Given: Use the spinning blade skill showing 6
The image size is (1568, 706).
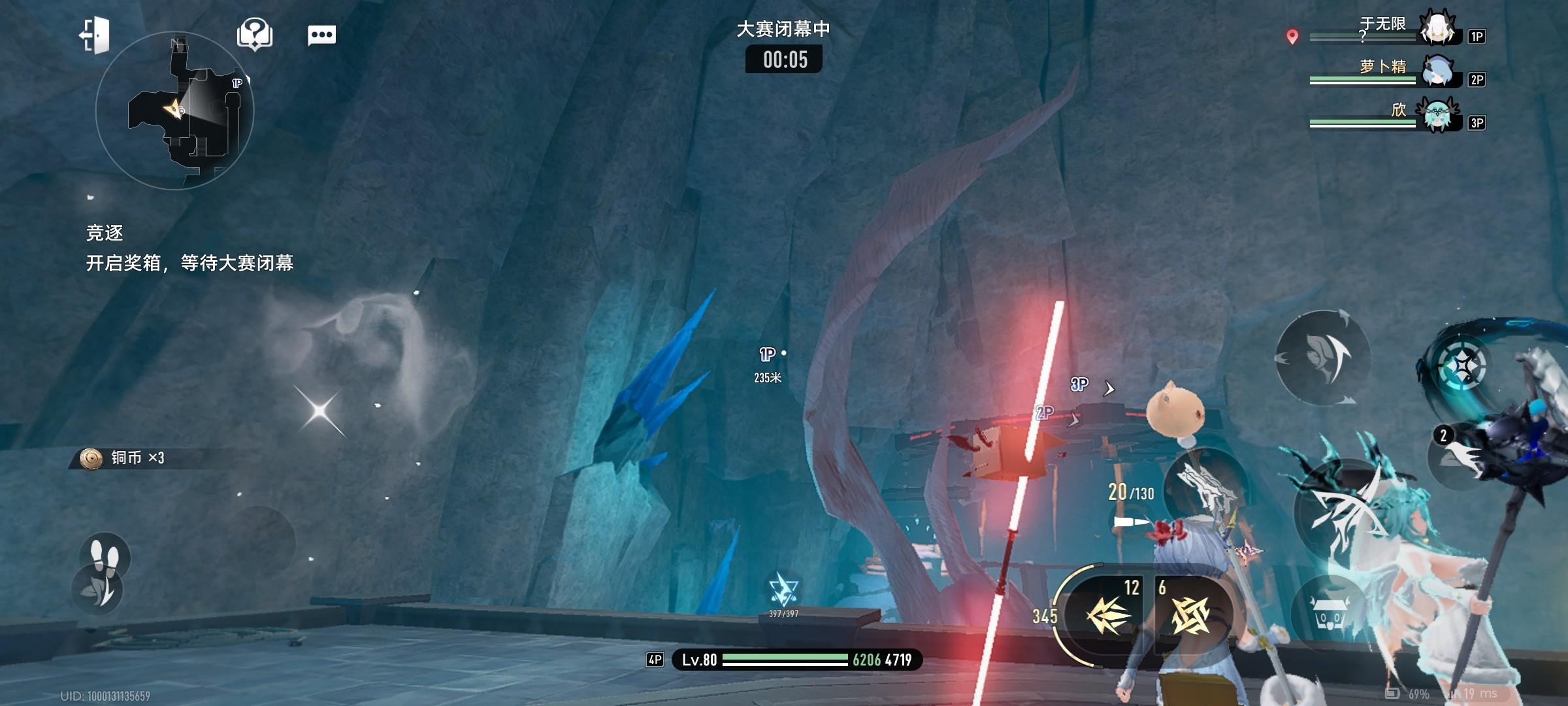Looking at the screenshot, I should [1190, 614].
